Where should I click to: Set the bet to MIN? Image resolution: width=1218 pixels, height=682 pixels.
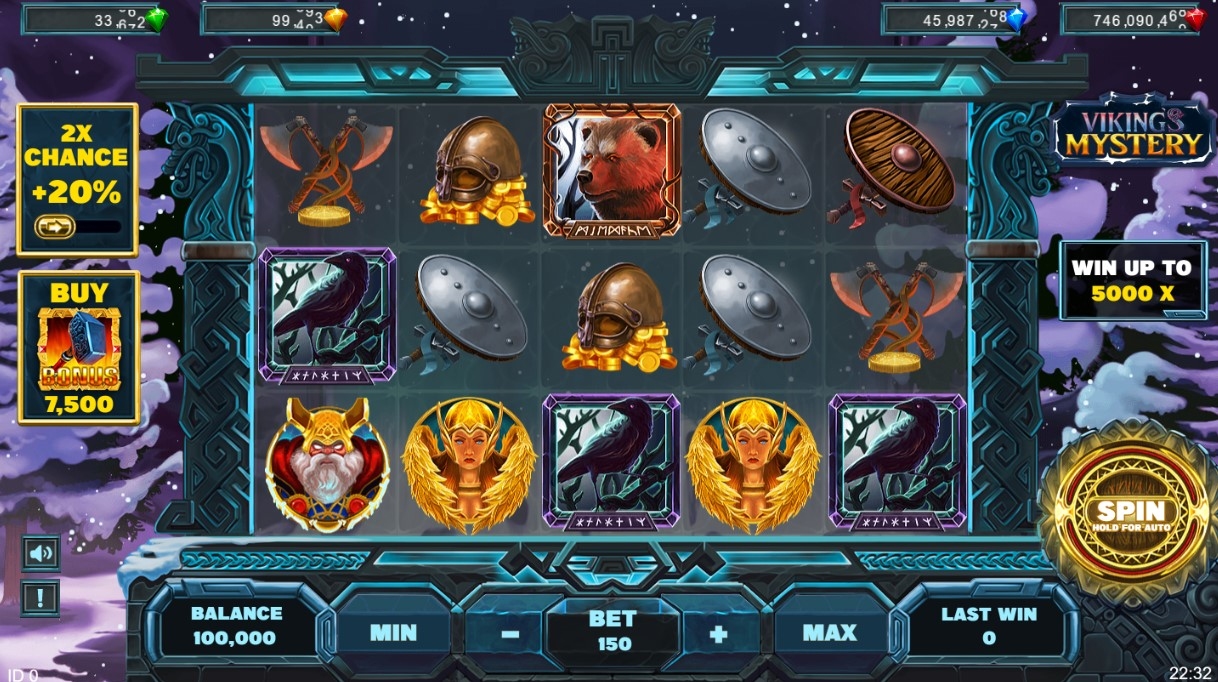pyautogui.click(x=393, y=632)
